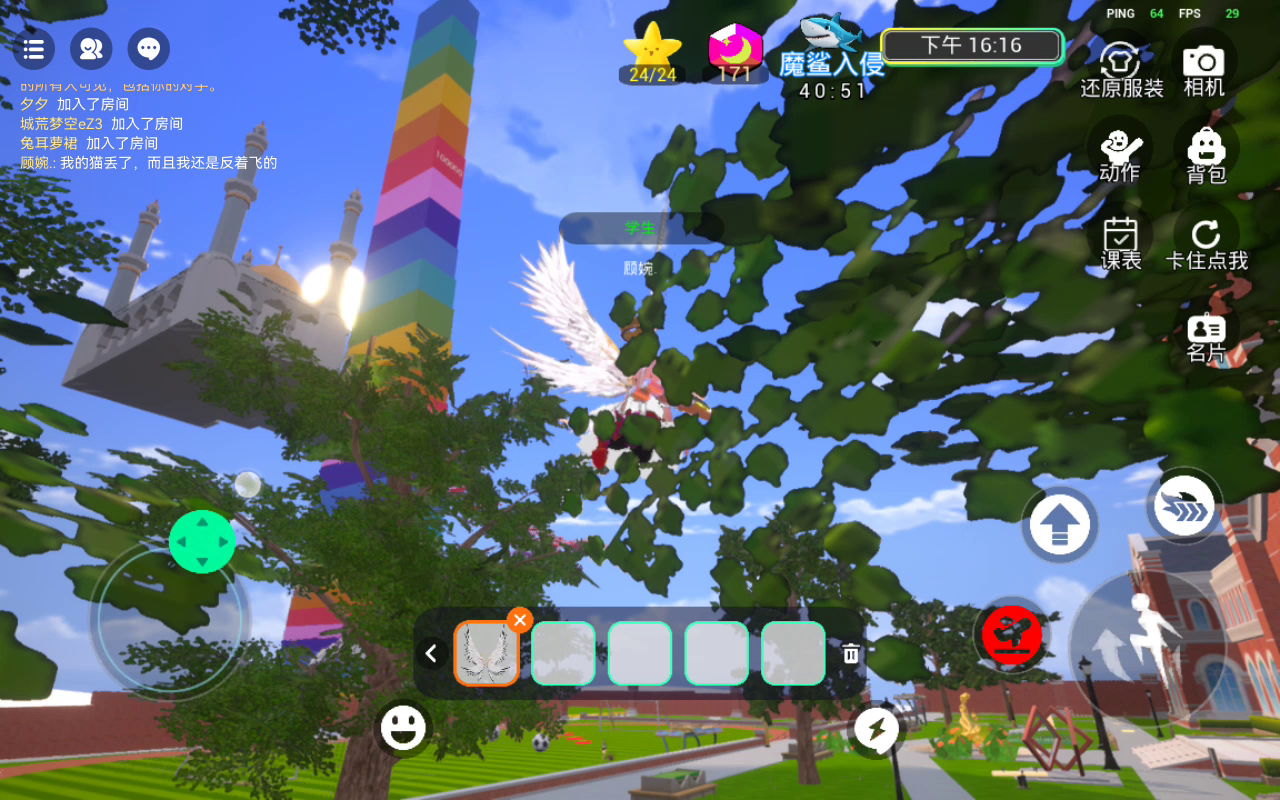Activate the dash sprint button
The image size is (1280, 800).
(x=1184, y=507)
